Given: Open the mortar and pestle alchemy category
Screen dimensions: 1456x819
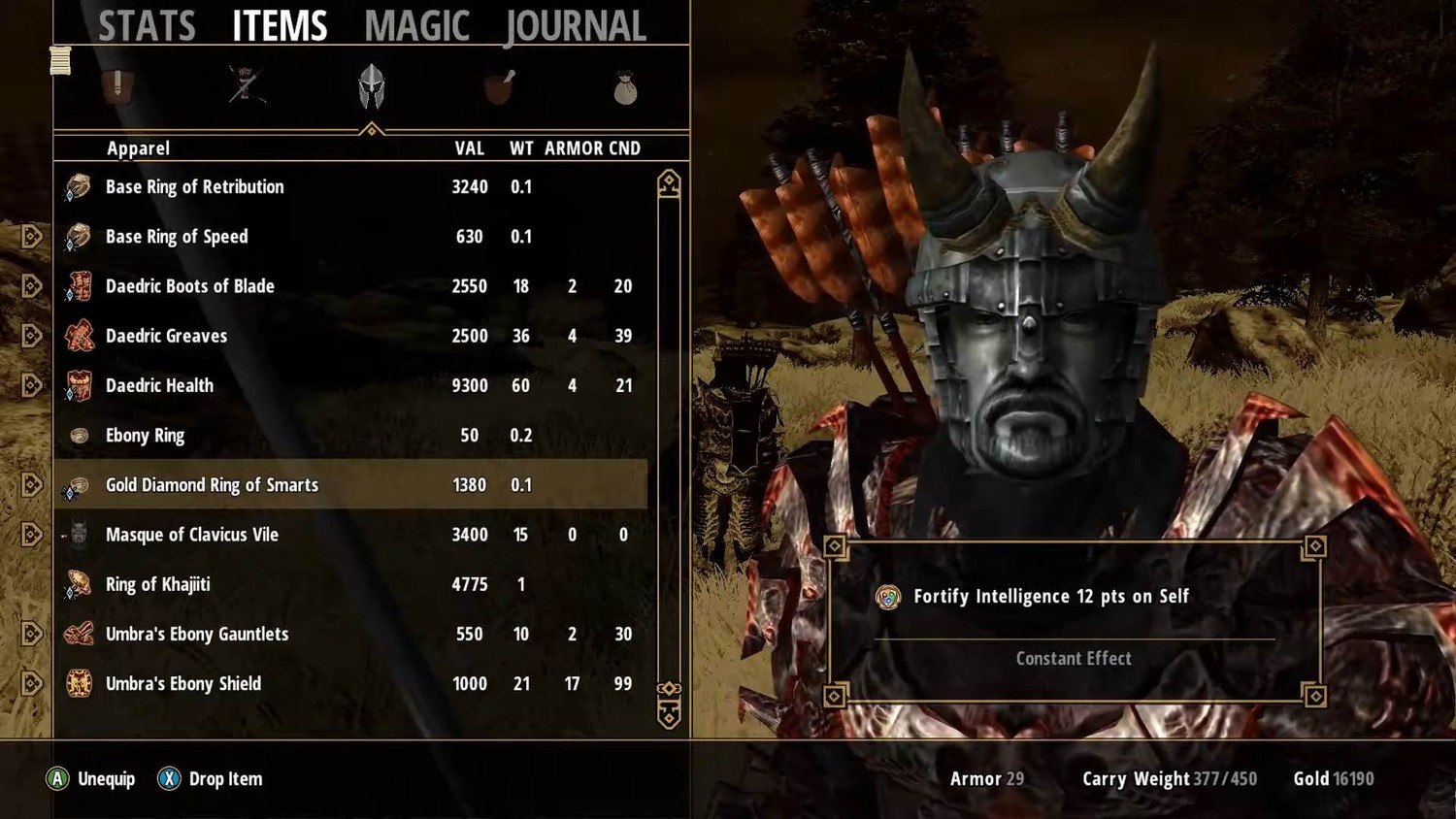Looking at the screenshot, I should point(499,86).
